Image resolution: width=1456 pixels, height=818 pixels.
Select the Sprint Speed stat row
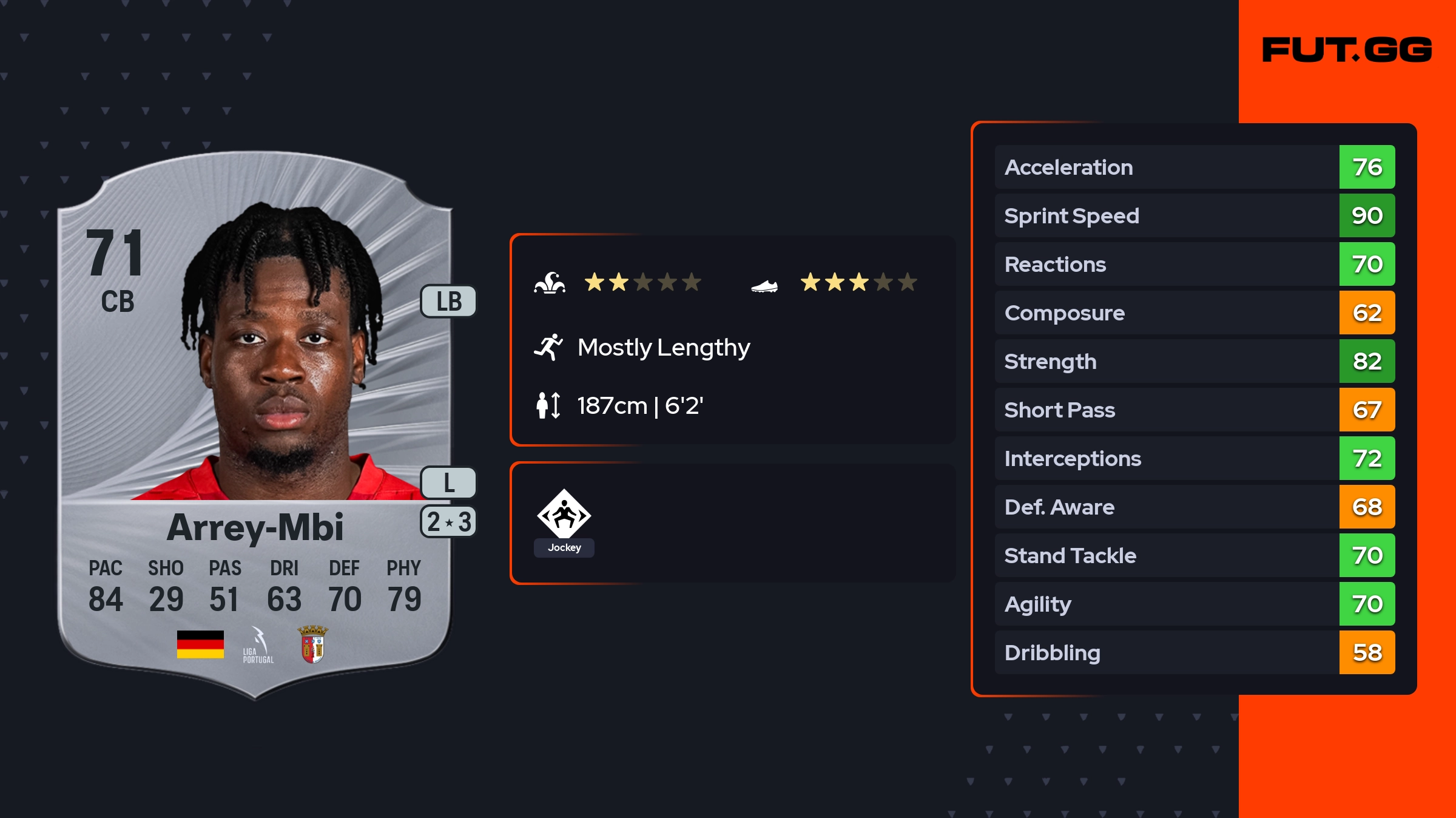[x=1195, y=216]
